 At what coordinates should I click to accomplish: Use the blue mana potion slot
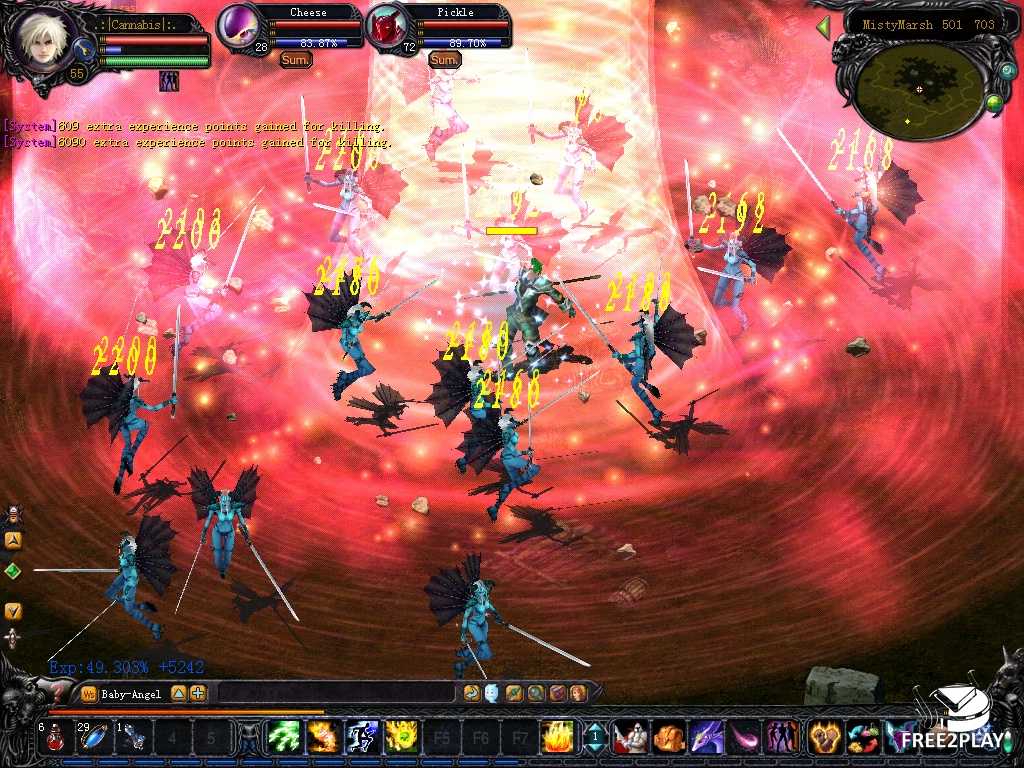click(x=96, y=738)
